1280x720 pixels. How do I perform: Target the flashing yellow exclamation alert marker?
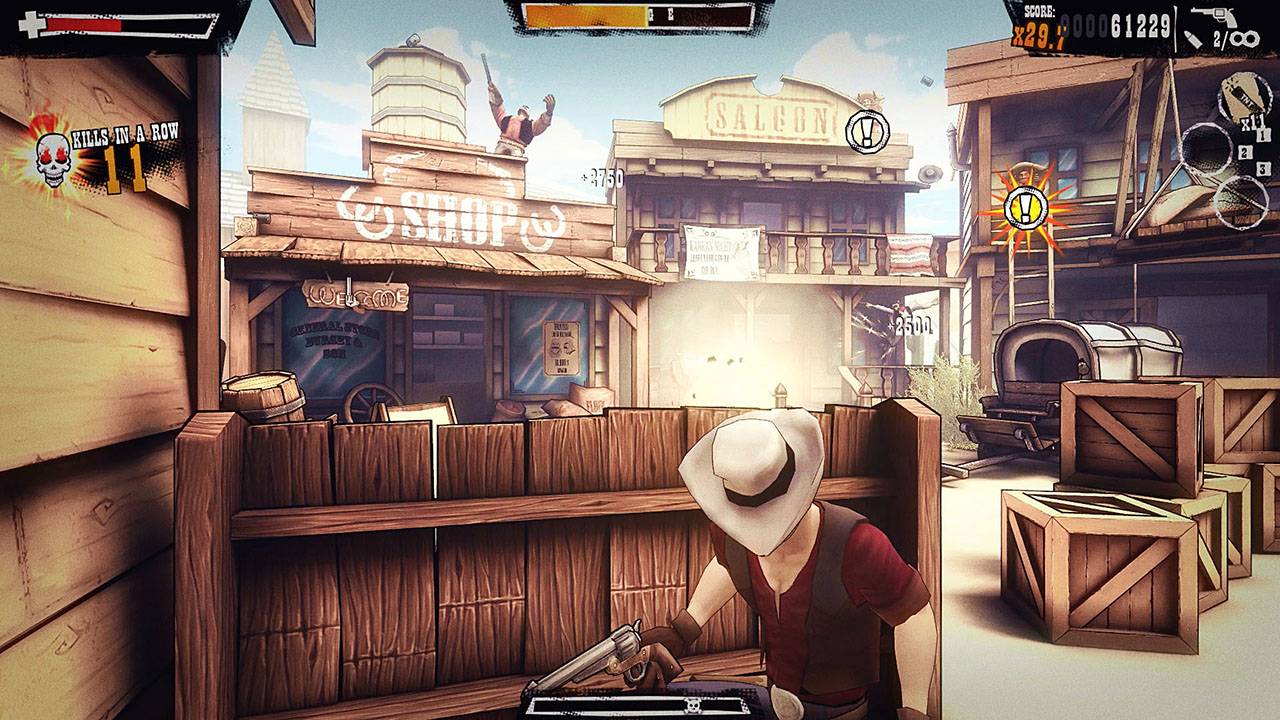pyautogui.click(x=1027, y=209)
